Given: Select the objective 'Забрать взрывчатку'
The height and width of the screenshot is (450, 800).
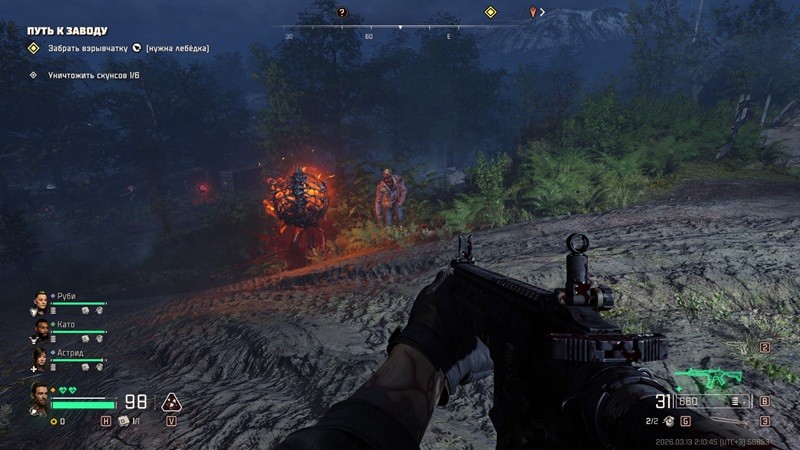Looking at the screenshot, I should coord(87,48).
